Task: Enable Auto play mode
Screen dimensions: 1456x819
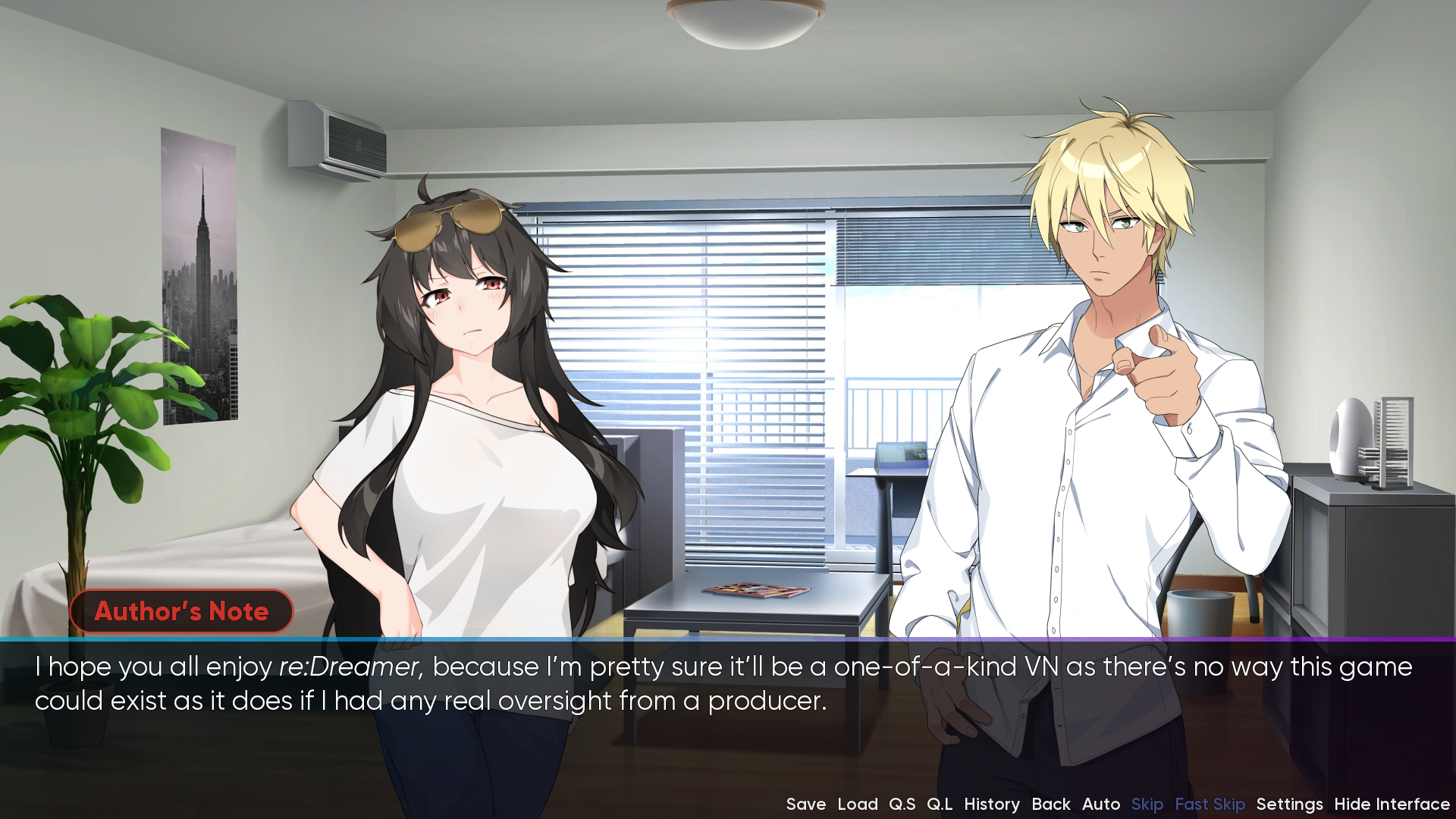Action: pyautogui.click(x=1101, y=804)
